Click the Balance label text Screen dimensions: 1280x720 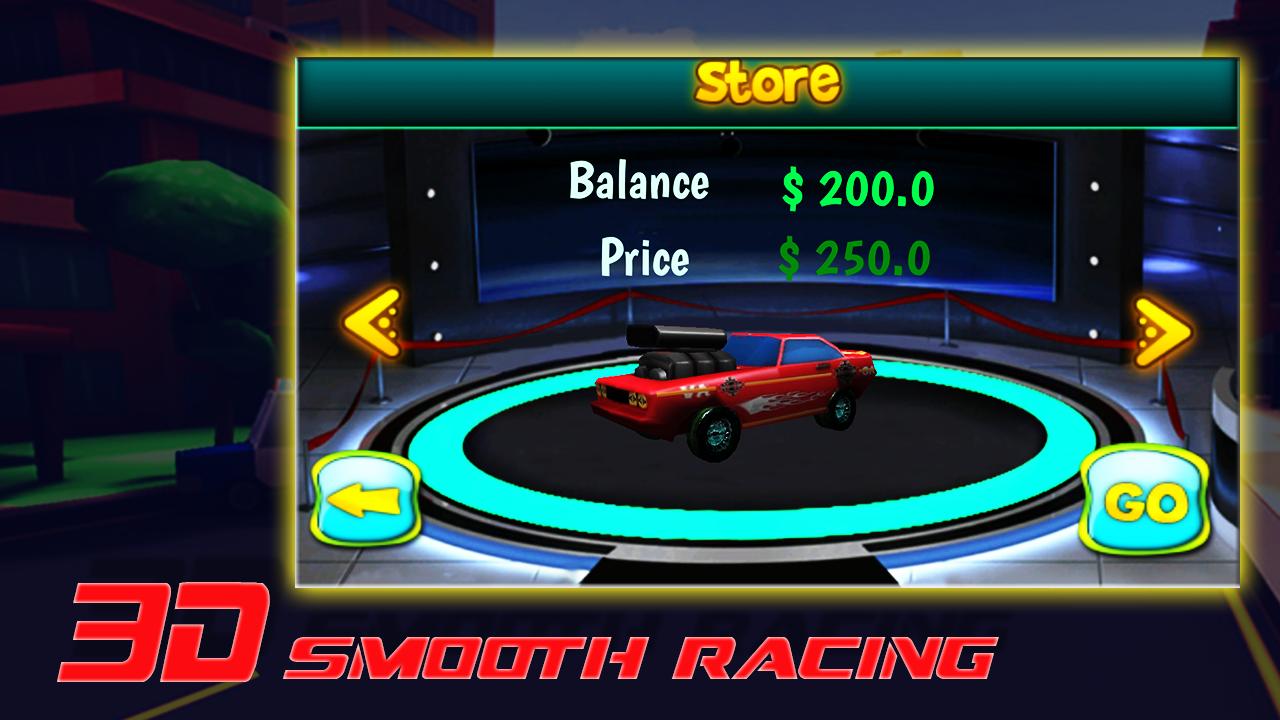[640, 182]
